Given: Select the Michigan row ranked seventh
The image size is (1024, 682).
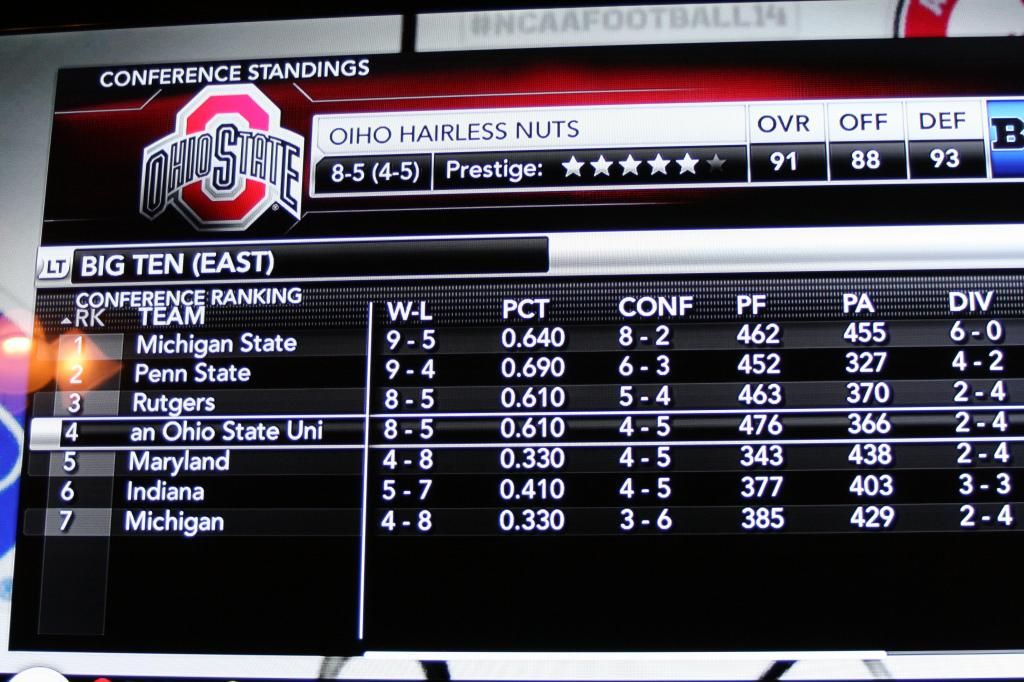Looking at the screenshot, I should [174, 521].
